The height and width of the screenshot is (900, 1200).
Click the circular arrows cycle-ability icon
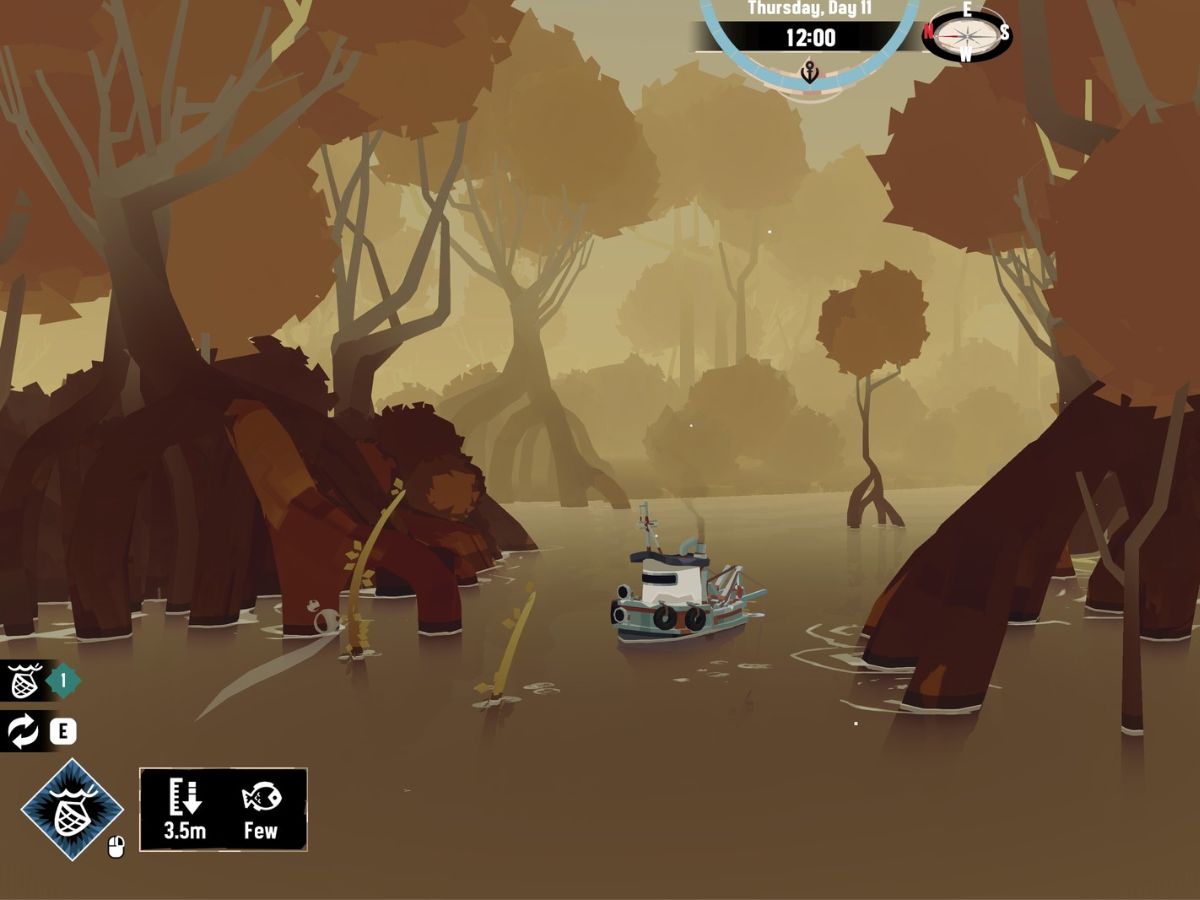pyautogui.click(x=23, y=731)
